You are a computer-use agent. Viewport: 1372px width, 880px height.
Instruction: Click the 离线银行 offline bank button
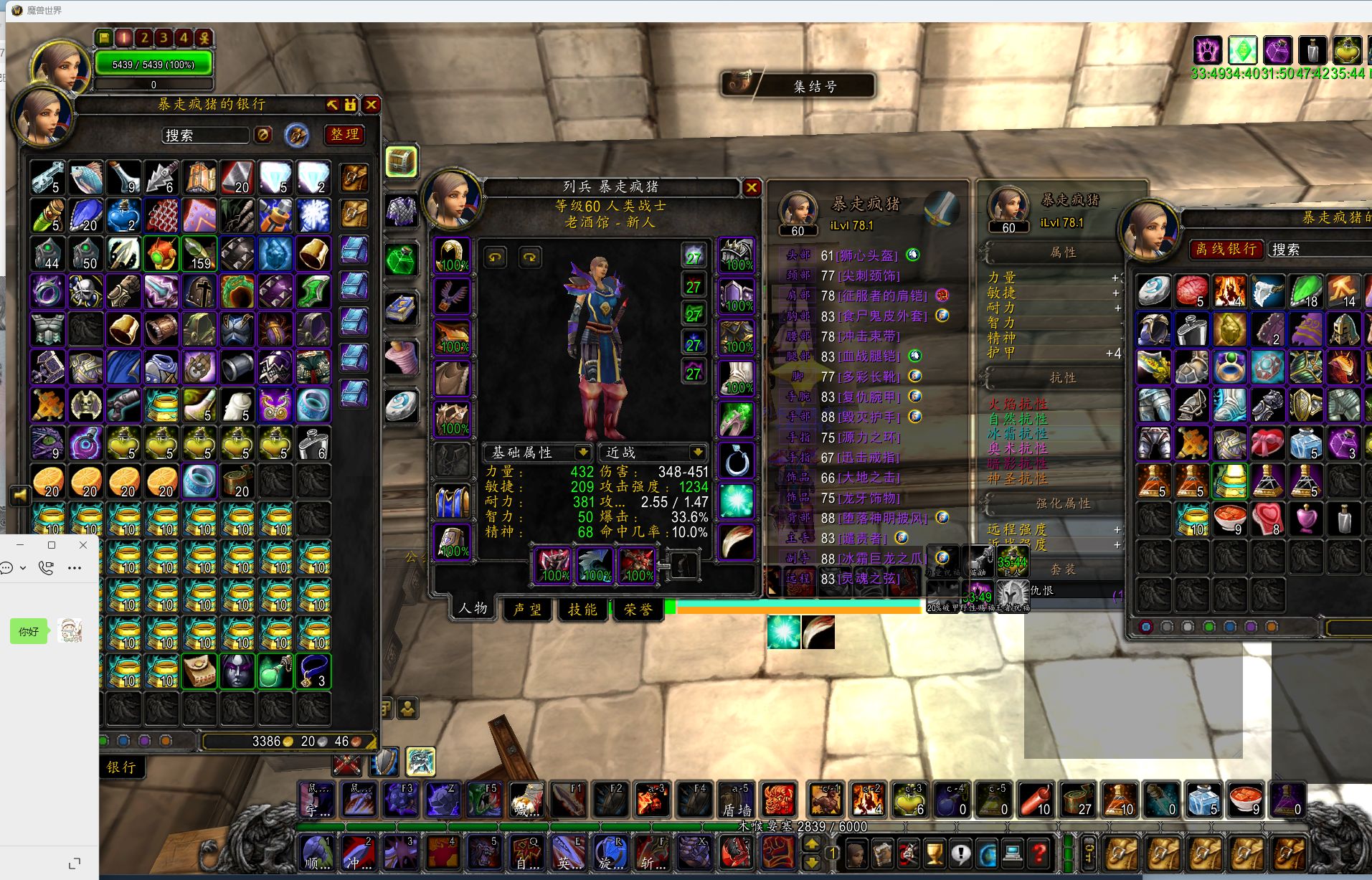tap(1226, 249)
